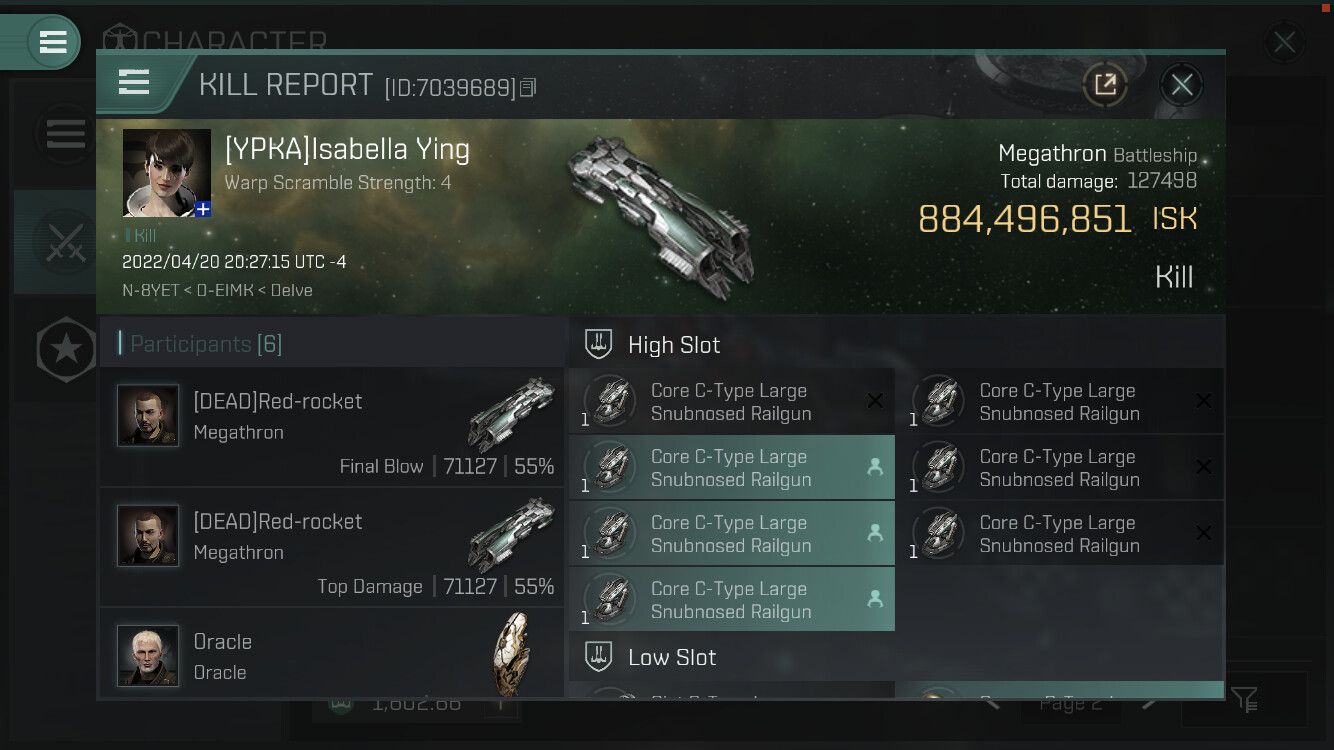Open the crossed swords combat log tab
The width and height of the screenshot is (1334, 750).
(65, 241)
